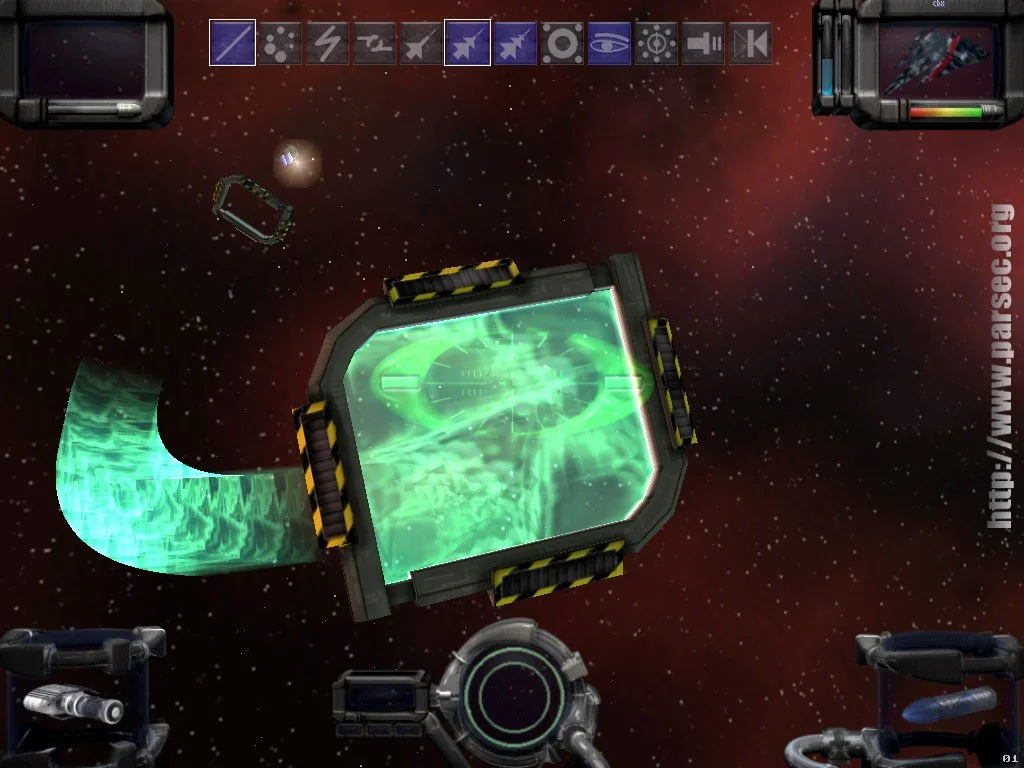The image size is (1024, 768).
Task: Select the T-shaped cannon icon with bars
Action: click(703, 43)
